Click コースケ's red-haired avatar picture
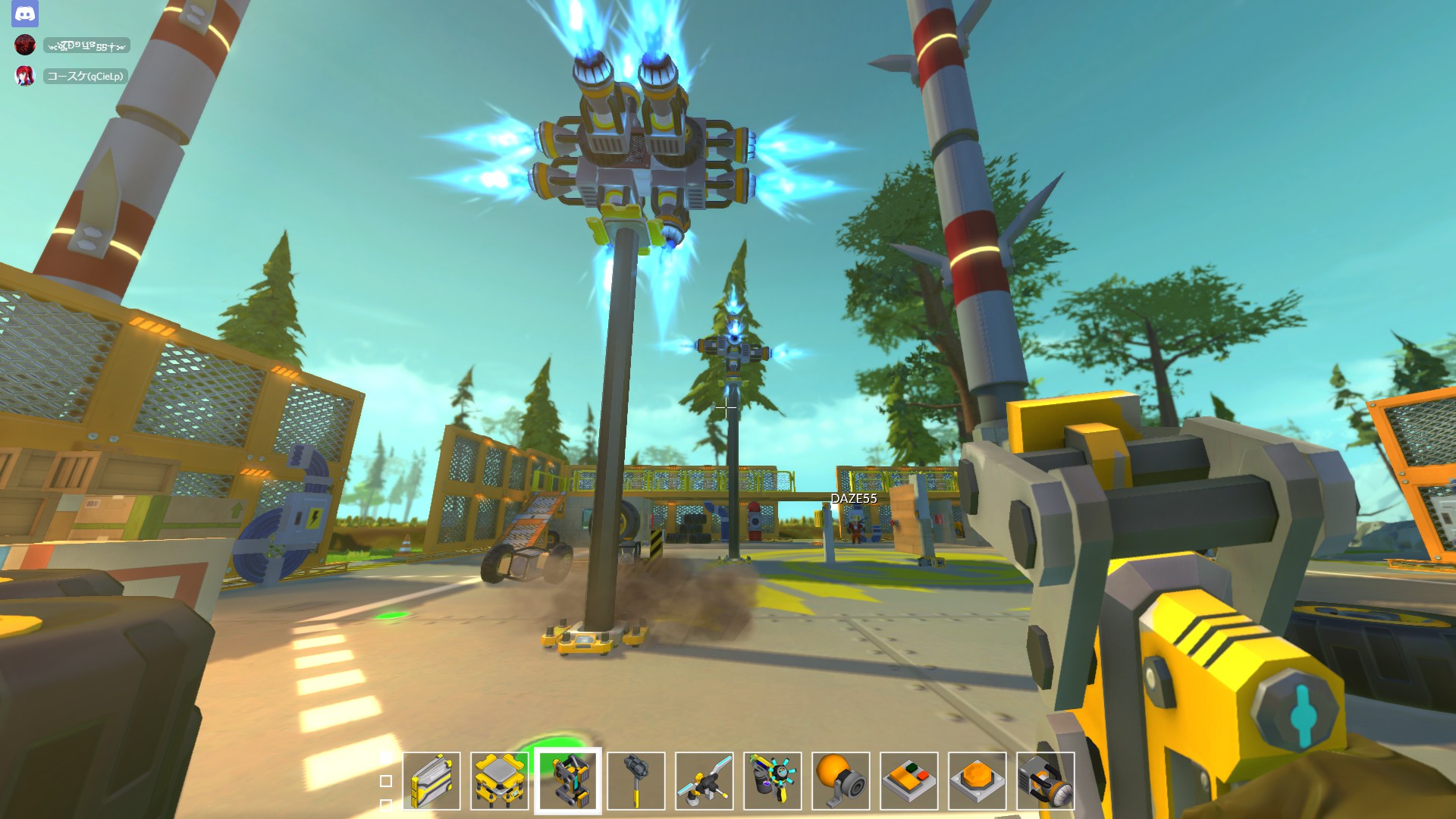 pyautogui.click(x=25, y=75)
